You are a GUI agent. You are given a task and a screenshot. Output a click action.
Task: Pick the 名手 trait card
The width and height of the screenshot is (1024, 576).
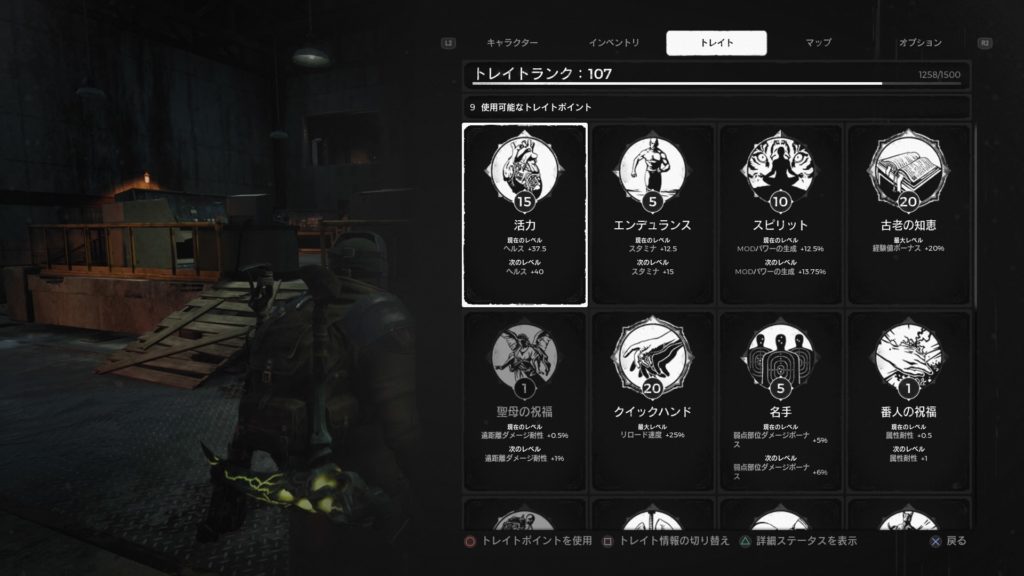point(781,401)
